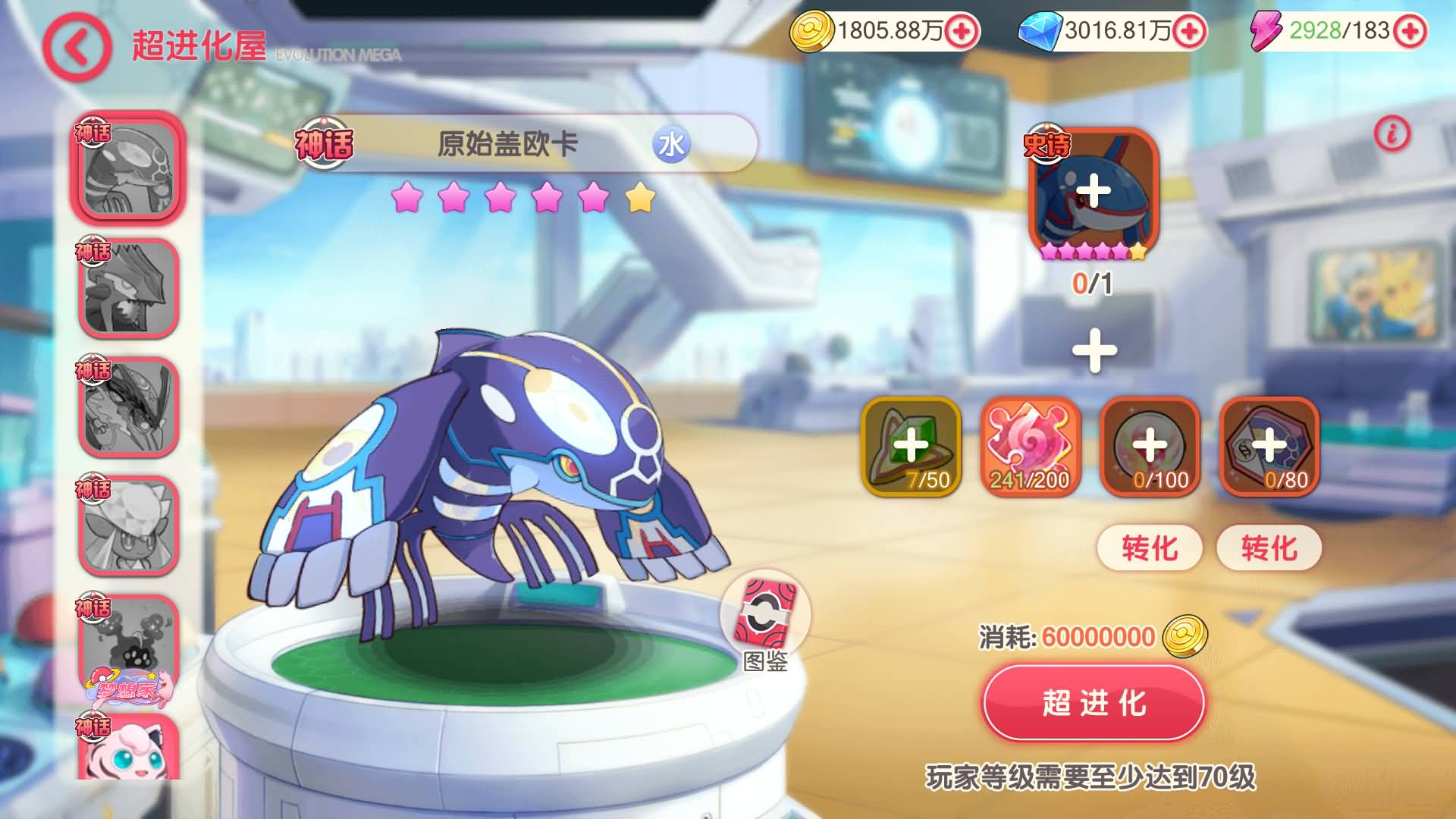This screenshot has width=1456, height=819.
Task: Show the info help icon
Action: 1392,135
